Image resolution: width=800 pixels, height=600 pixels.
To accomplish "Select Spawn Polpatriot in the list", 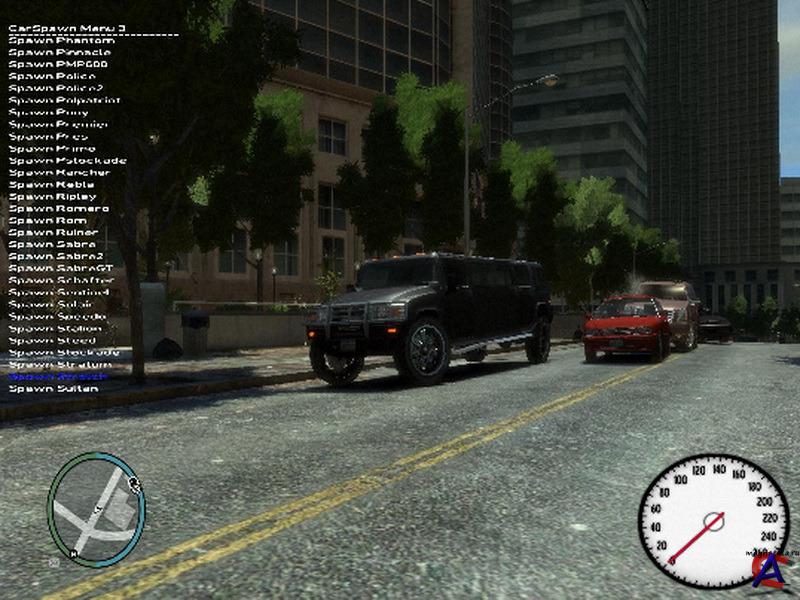I will (64, 100).
